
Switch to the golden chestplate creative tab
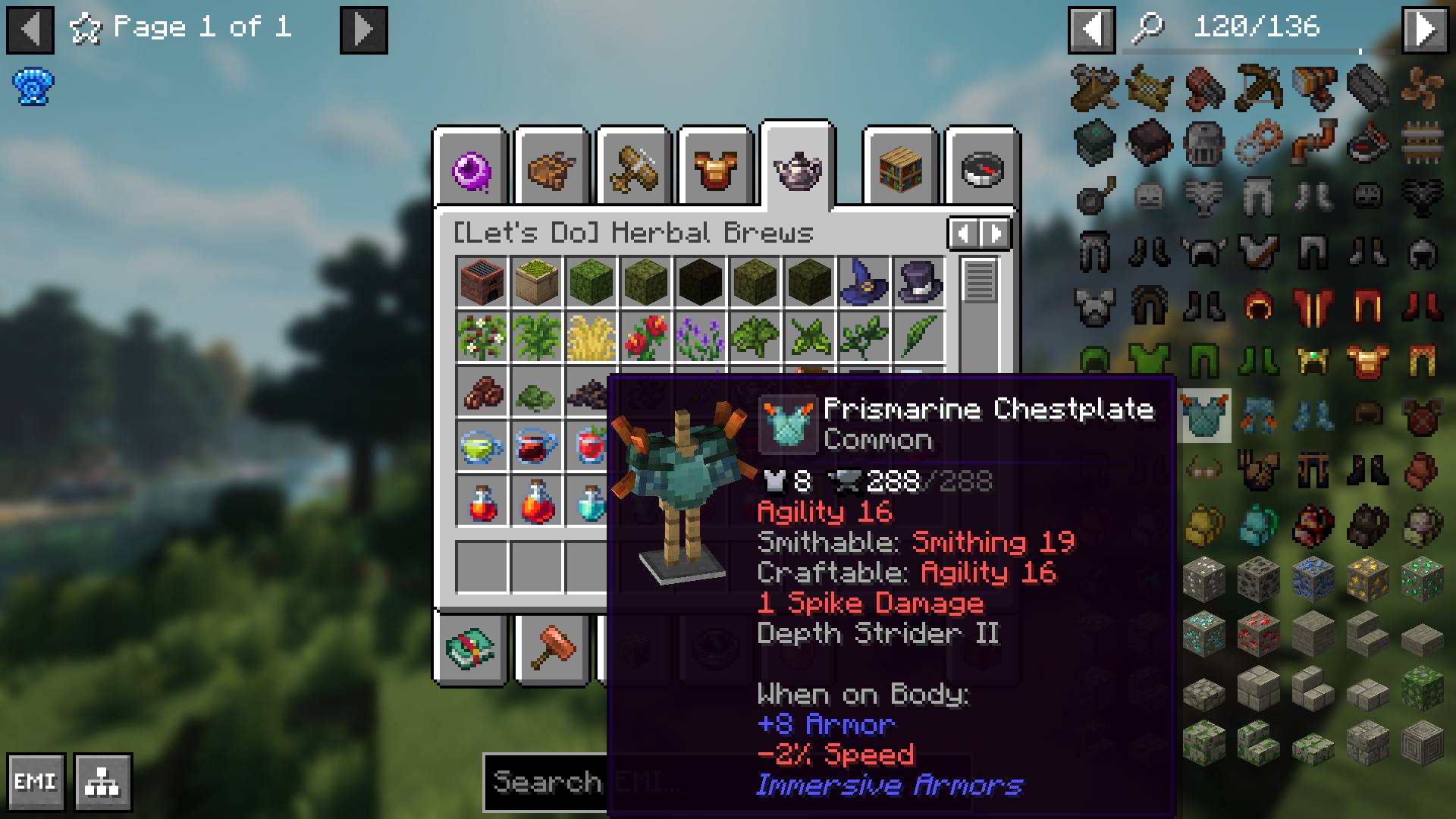pyautogui.click(x=715, y=168)
